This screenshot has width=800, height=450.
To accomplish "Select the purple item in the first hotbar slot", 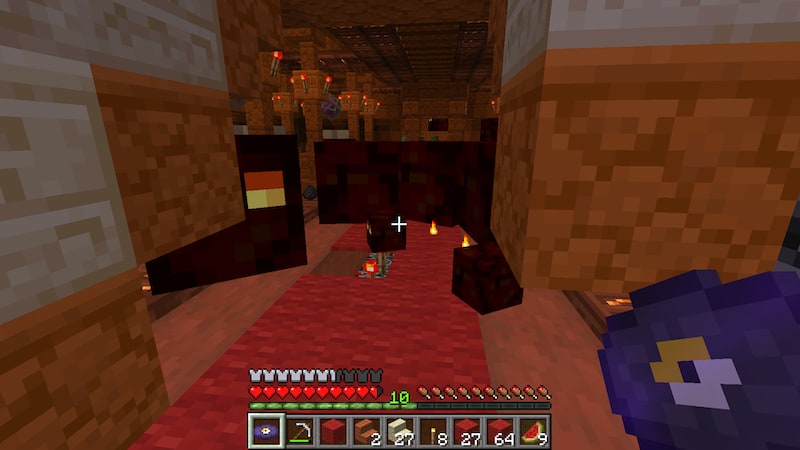I will click(265, 430).
